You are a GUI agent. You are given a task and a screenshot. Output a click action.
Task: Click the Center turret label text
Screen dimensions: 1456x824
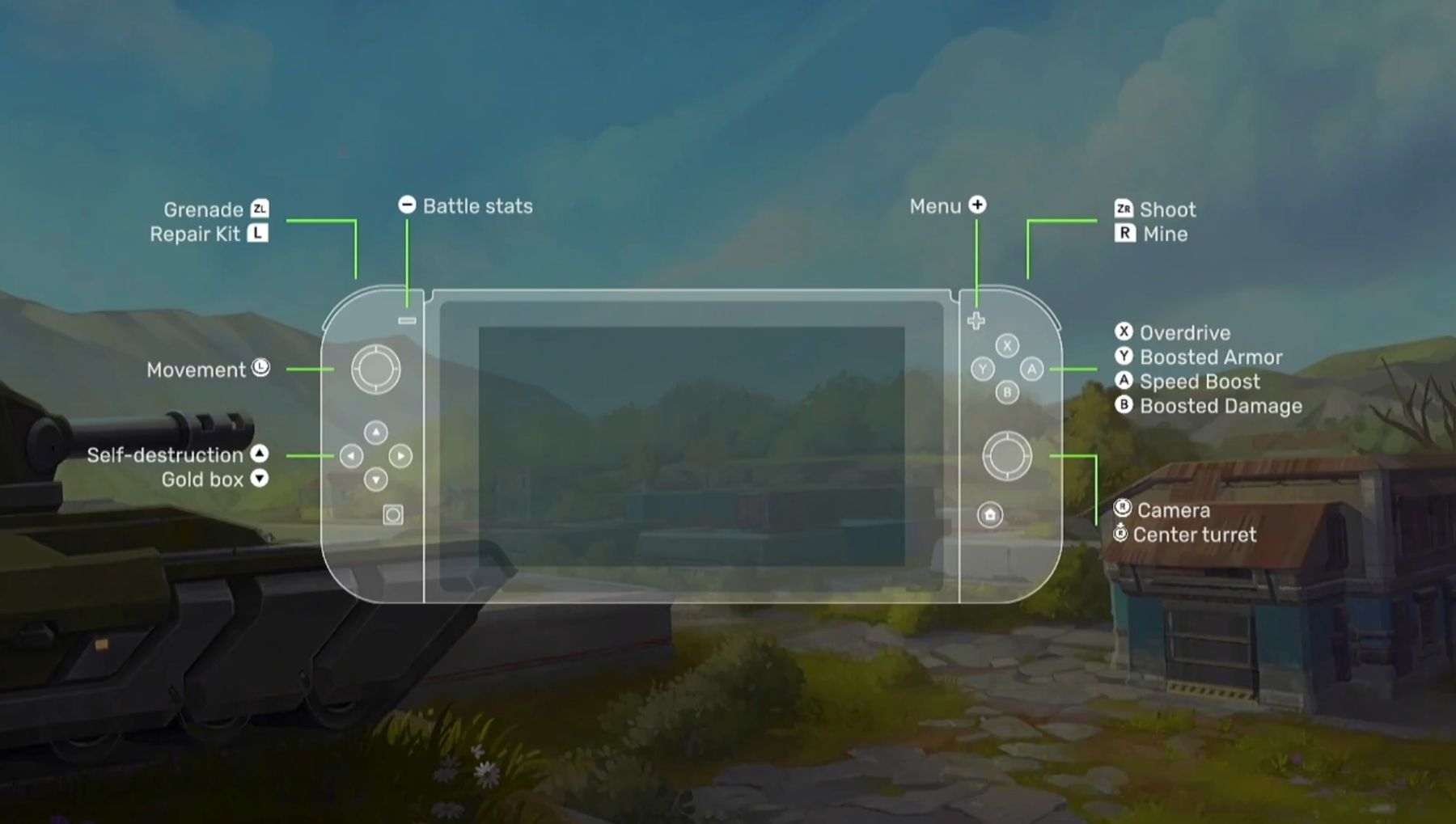pos(1193,535)
